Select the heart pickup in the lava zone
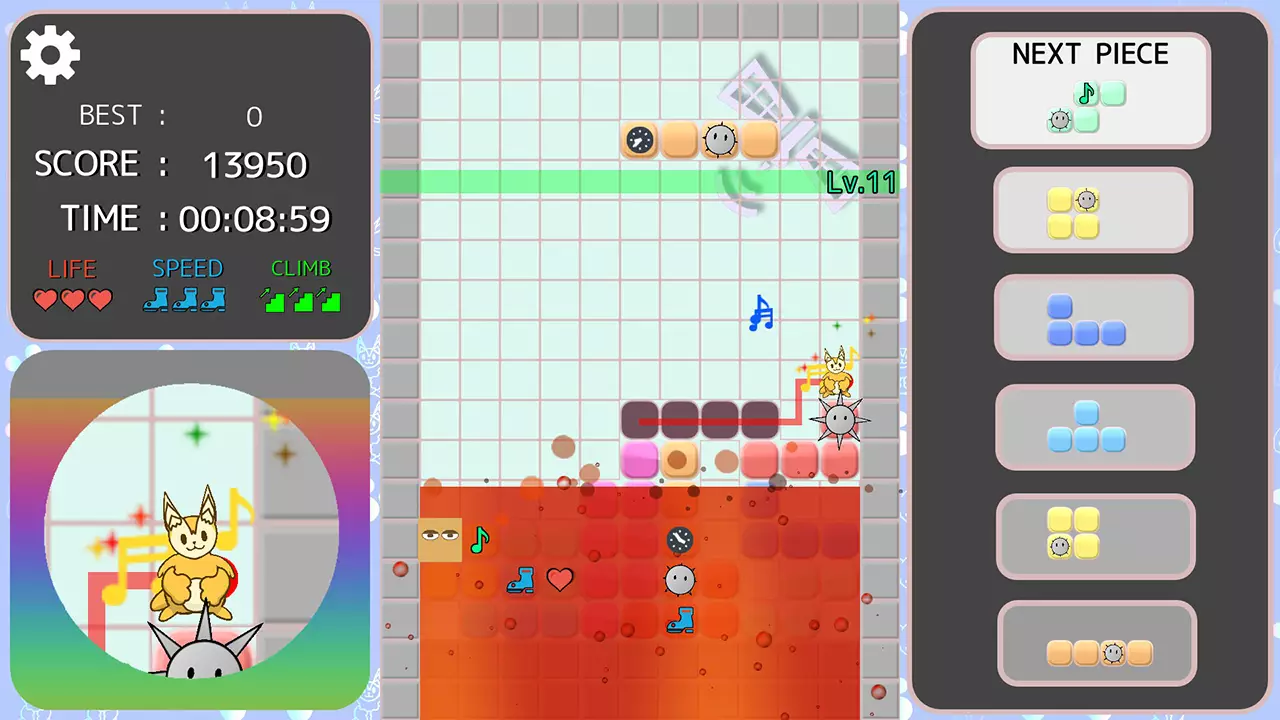 (560, 580)
